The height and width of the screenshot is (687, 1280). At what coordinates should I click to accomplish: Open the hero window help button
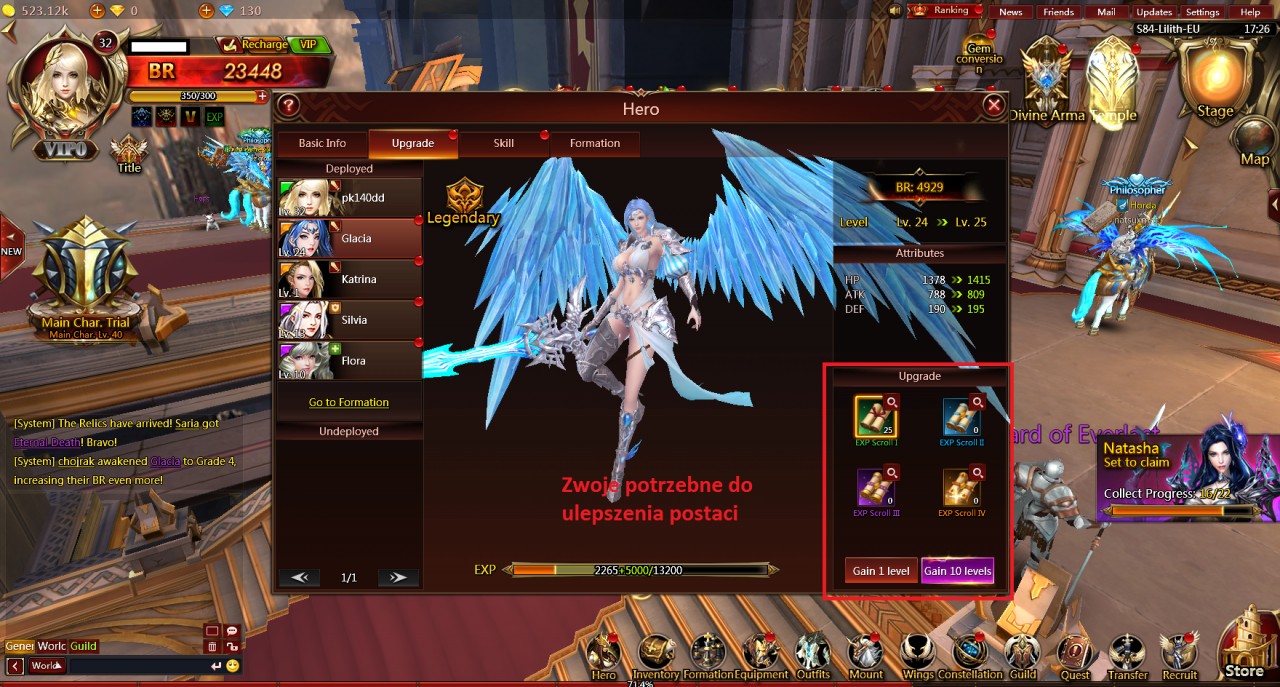[x=288, y=105]
